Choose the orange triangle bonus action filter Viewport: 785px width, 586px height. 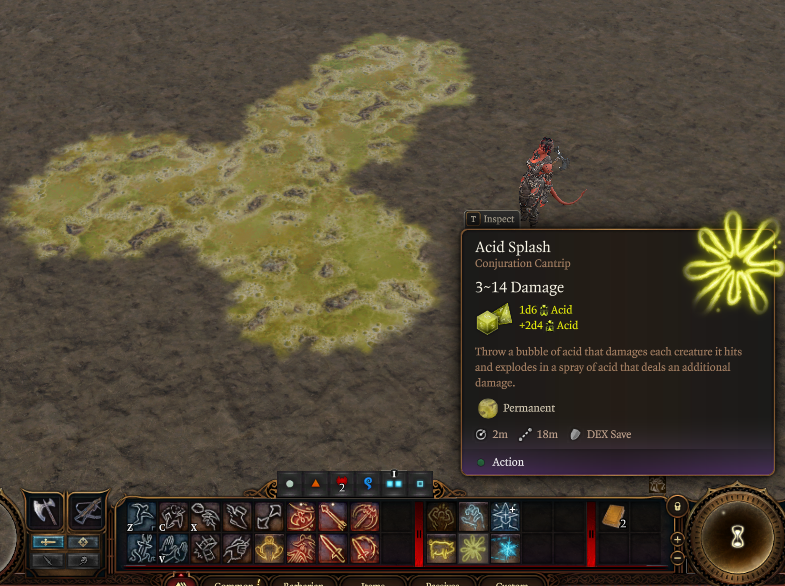click(x=315, y=485)
